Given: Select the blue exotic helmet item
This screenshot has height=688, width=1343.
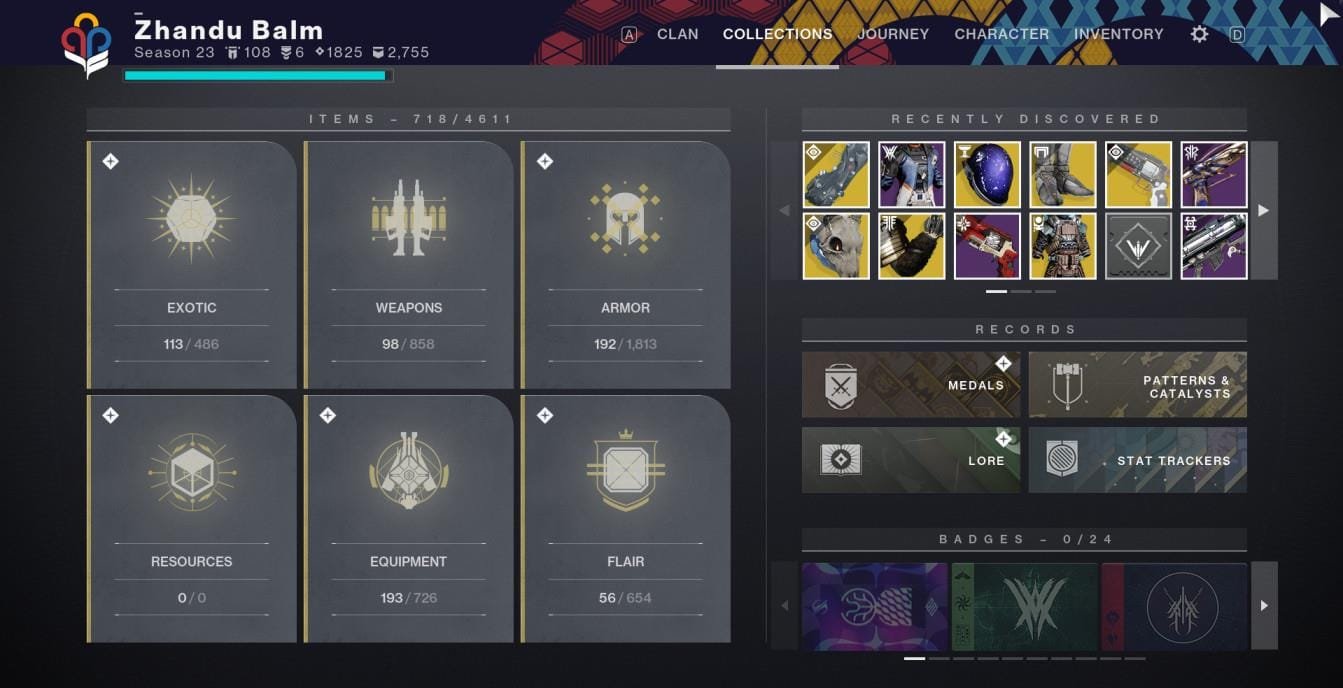Looking at the screenshot, I should click(x=987, y=174).
